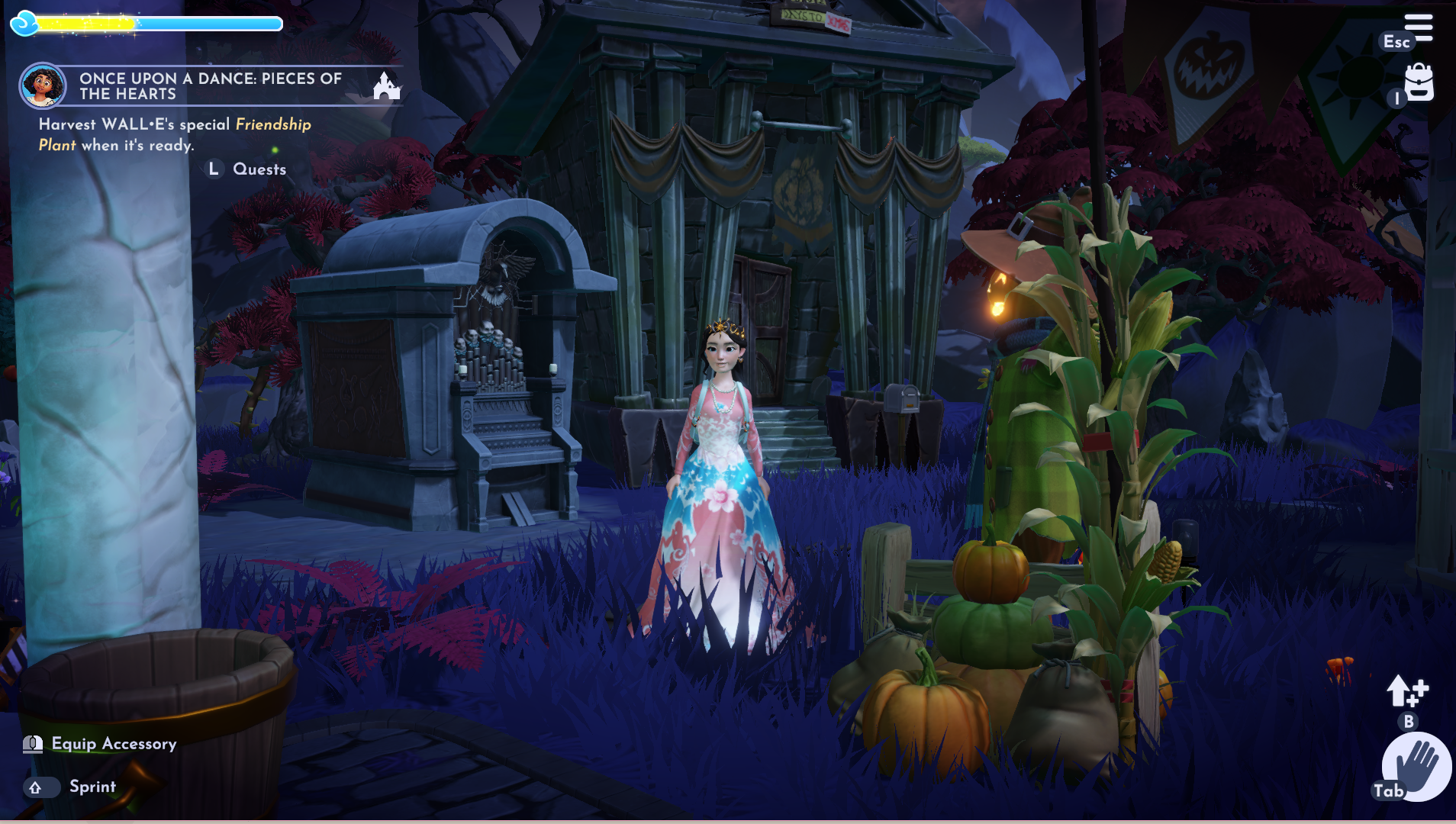
Task: Select the hand tool wheel icon
Action: [1417, 765]
